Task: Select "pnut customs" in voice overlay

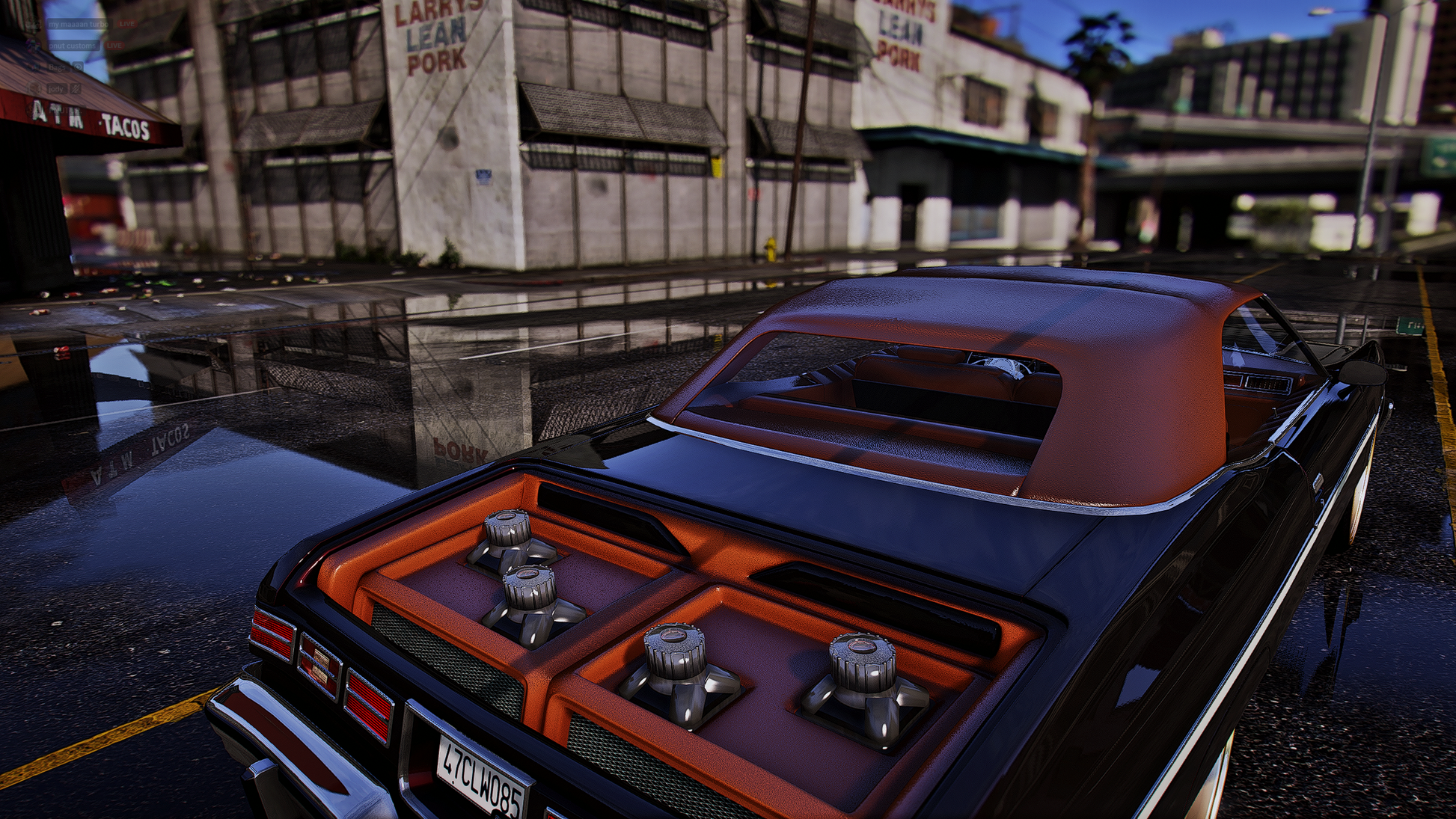Action: [x=72, y=46]
